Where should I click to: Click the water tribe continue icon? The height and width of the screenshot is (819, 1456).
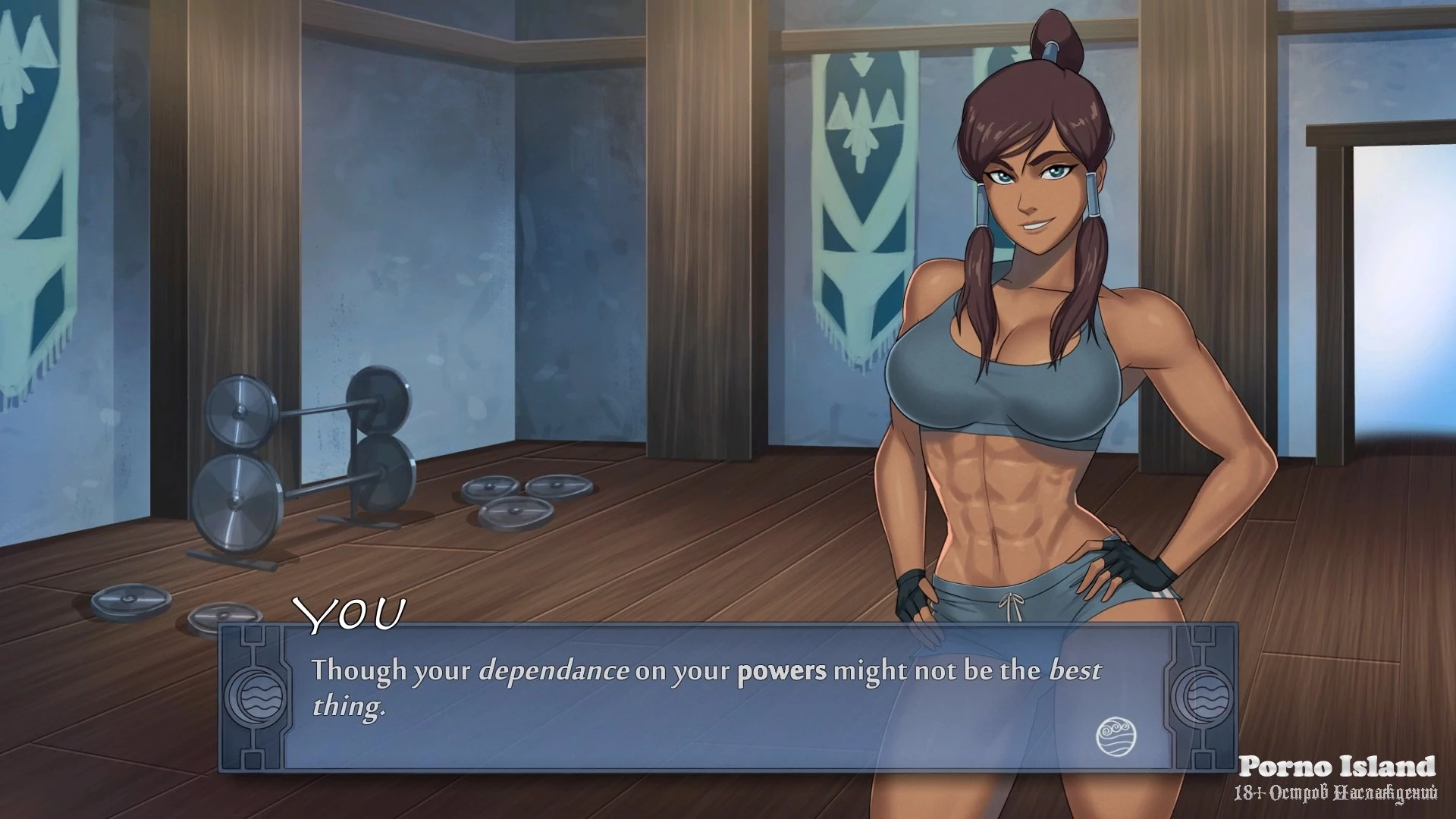click(1116, 735)
